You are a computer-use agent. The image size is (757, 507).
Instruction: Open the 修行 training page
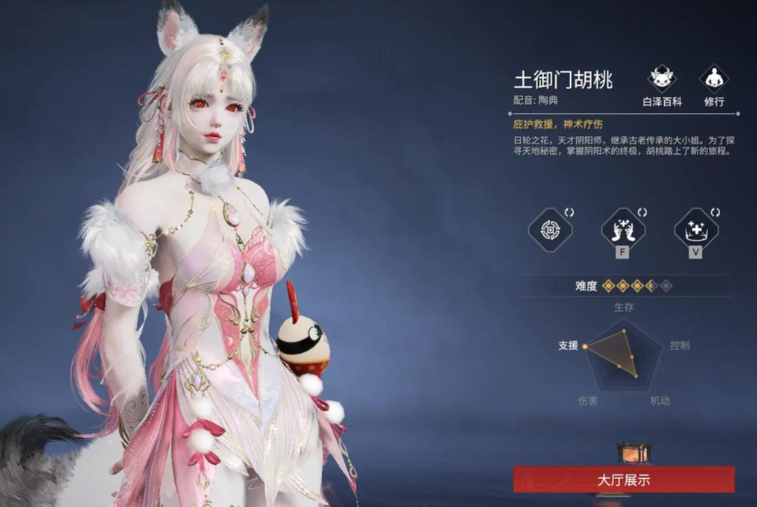[713, 80]
